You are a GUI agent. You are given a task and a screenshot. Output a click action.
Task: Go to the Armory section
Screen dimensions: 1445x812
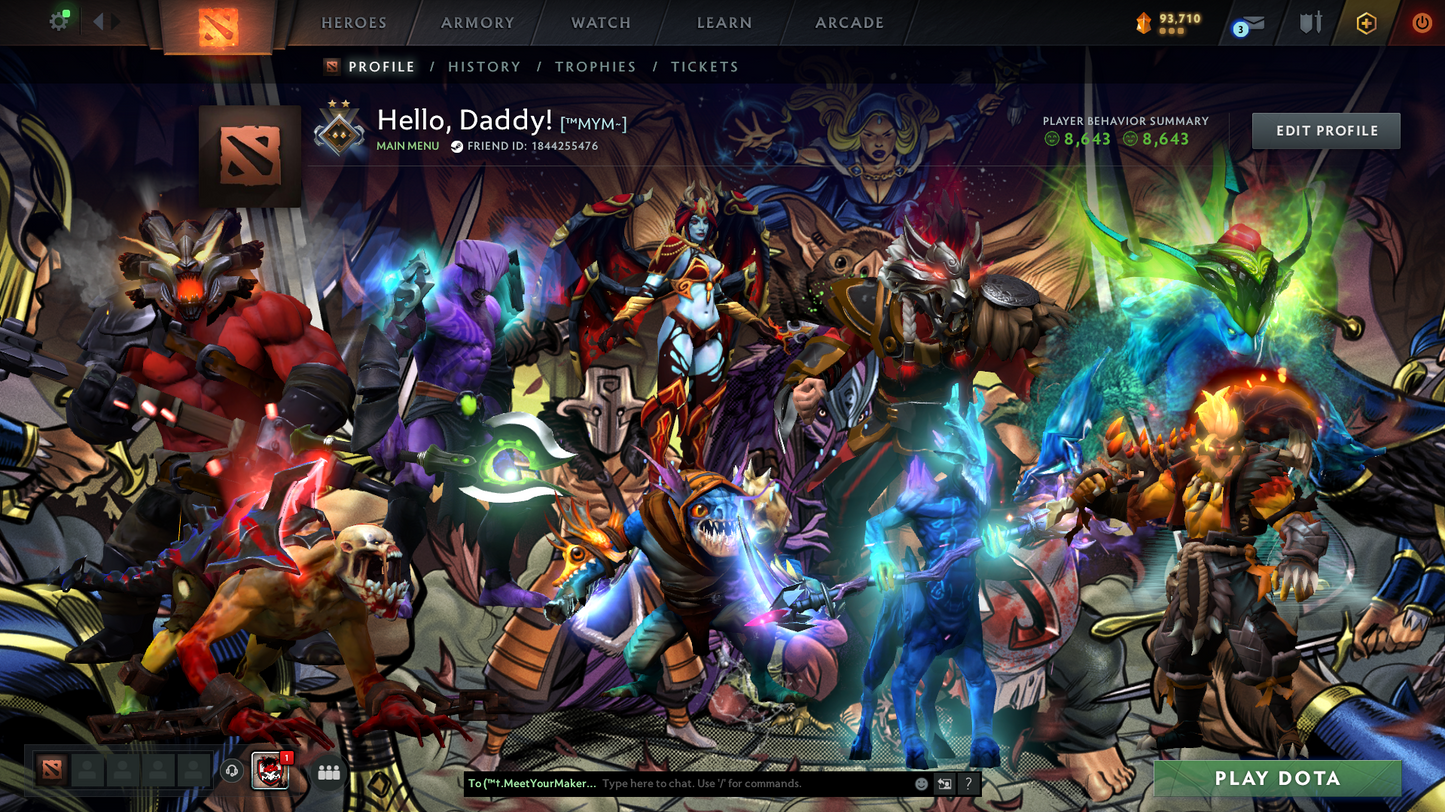[x=477, y=23]
